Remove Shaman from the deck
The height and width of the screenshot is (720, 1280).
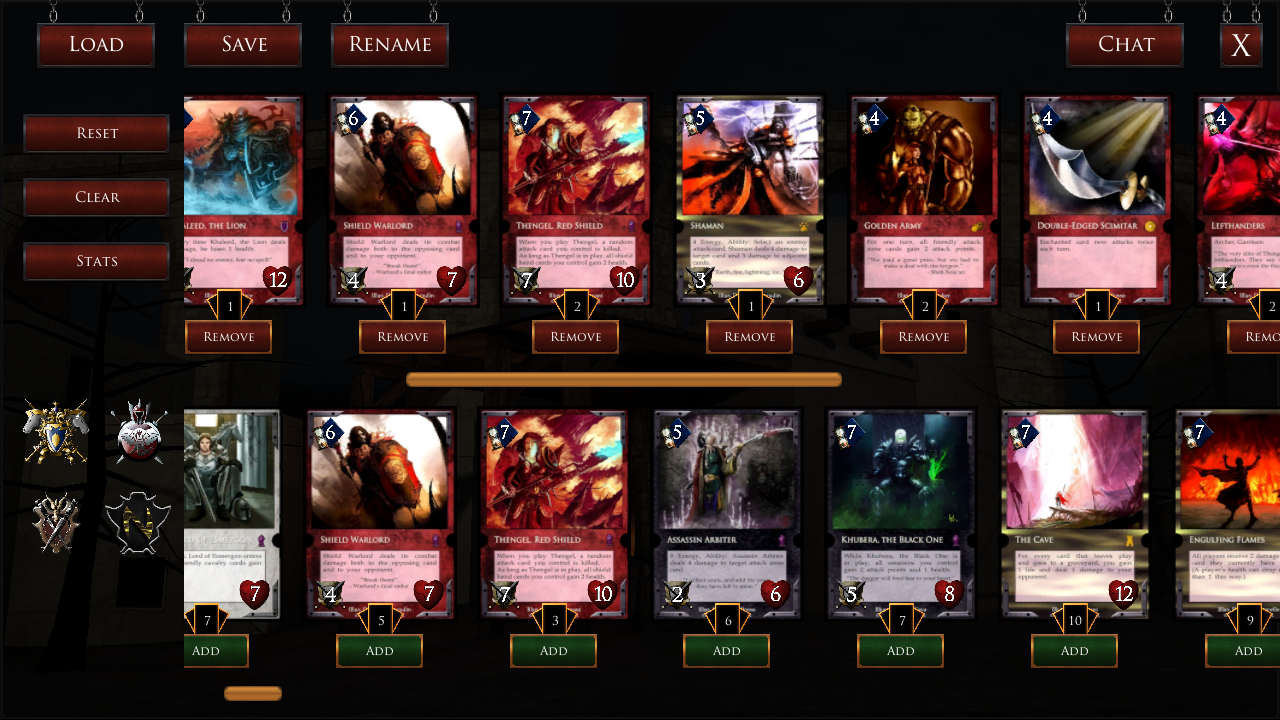[x=750, y=337]
